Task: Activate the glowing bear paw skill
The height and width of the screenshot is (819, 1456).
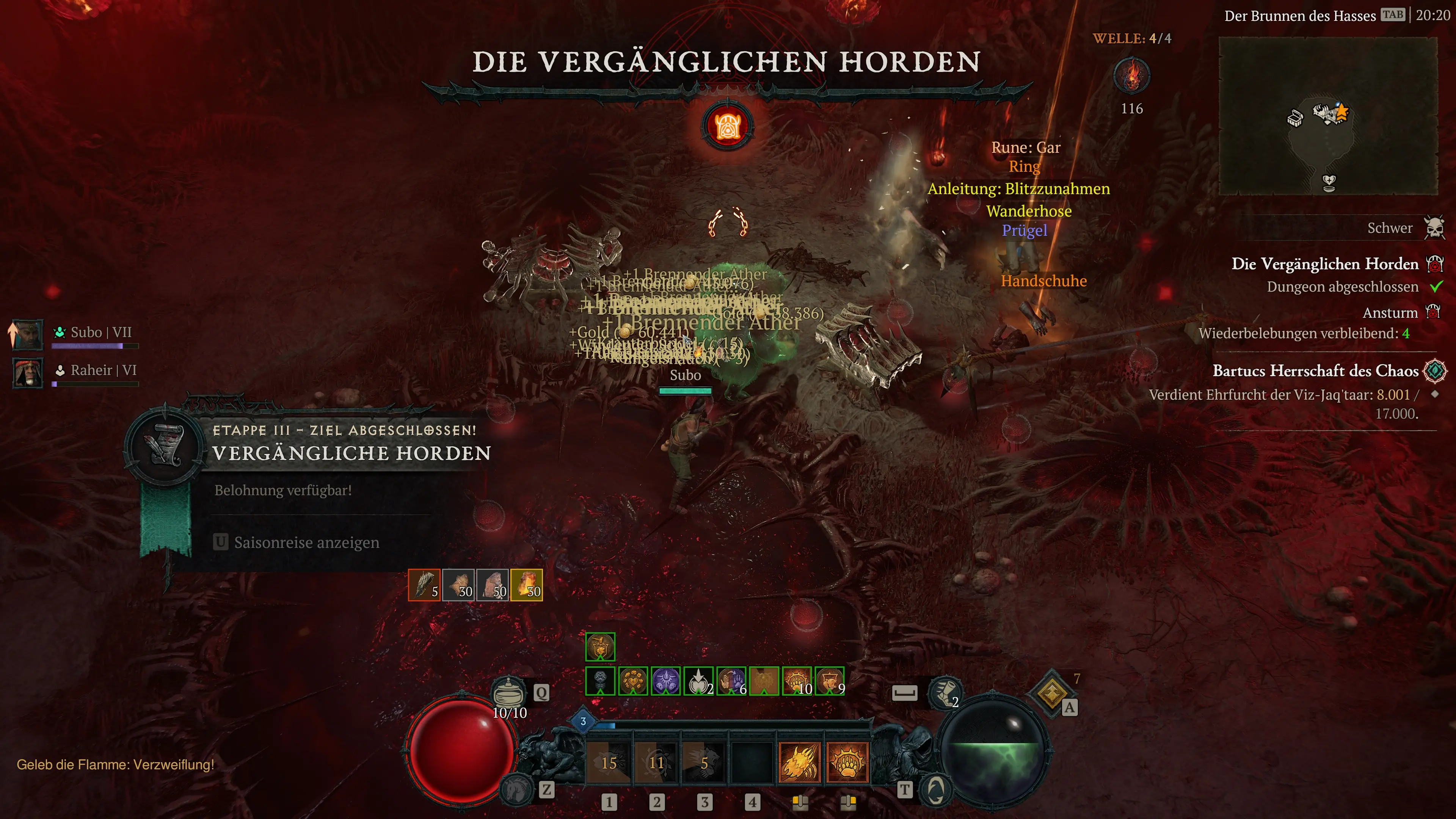Action: 847,762
